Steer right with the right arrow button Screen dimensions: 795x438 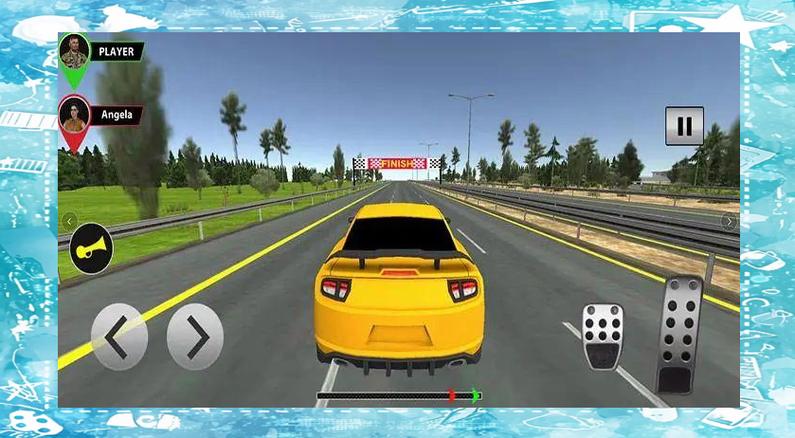point(195,337)
